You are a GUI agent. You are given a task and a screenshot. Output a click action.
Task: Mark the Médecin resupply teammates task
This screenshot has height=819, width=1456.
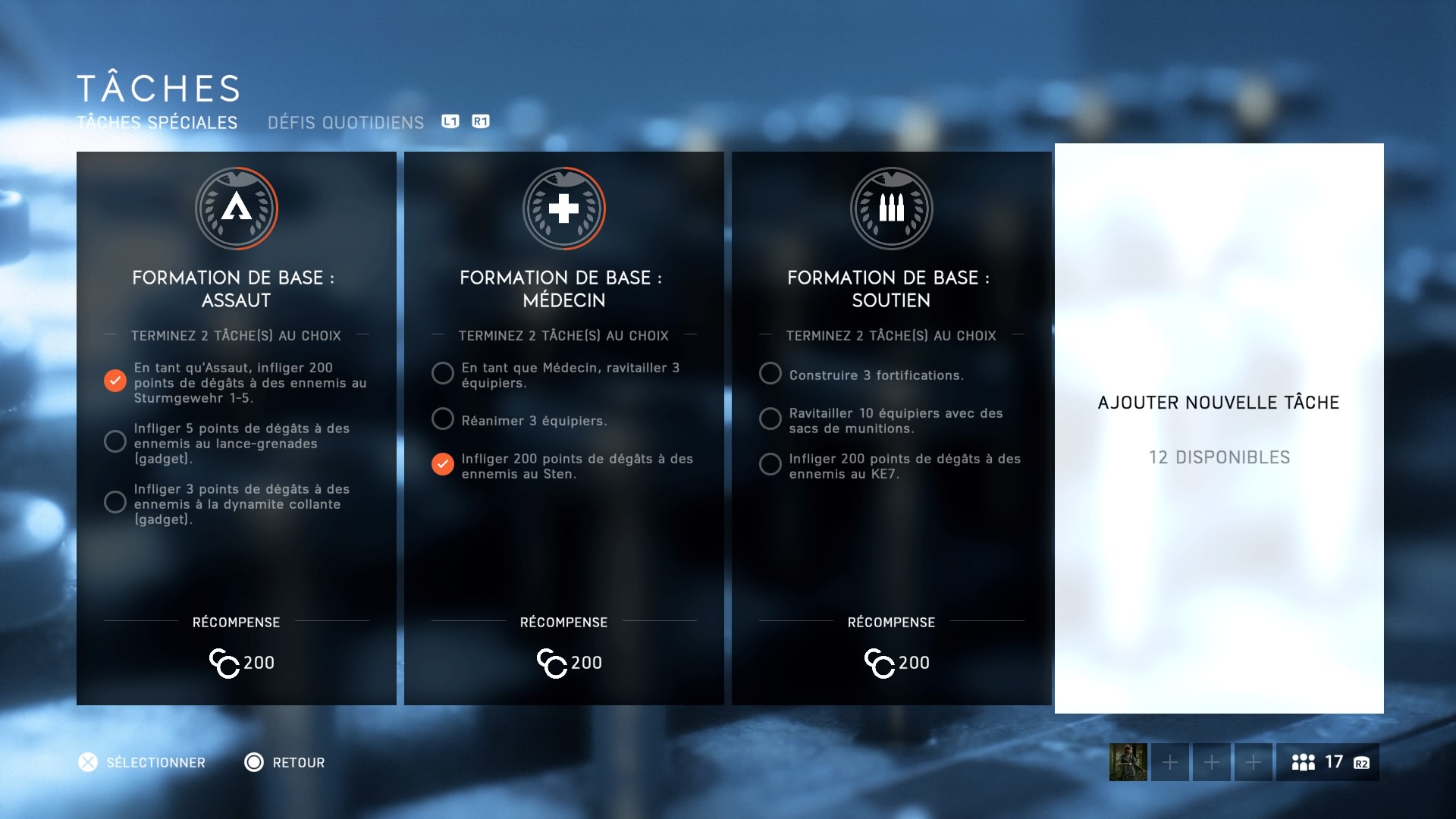[443, 373]
